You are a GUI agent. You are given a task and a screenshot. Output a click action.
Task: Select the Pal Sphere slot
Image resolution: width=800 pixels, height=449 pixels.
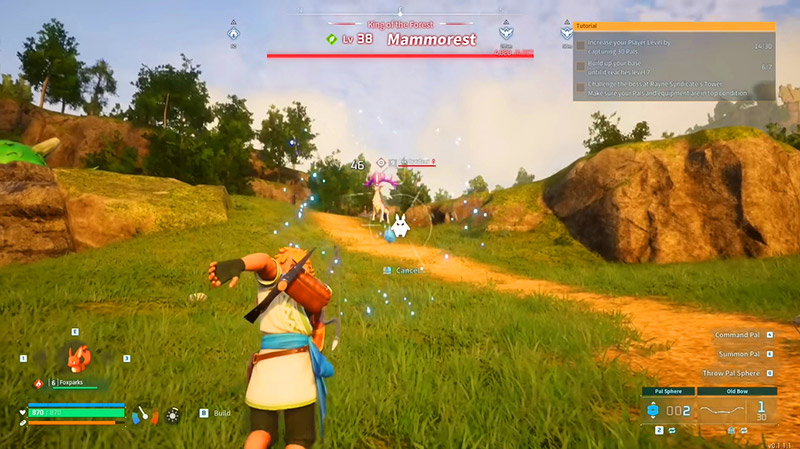[665, 410]
